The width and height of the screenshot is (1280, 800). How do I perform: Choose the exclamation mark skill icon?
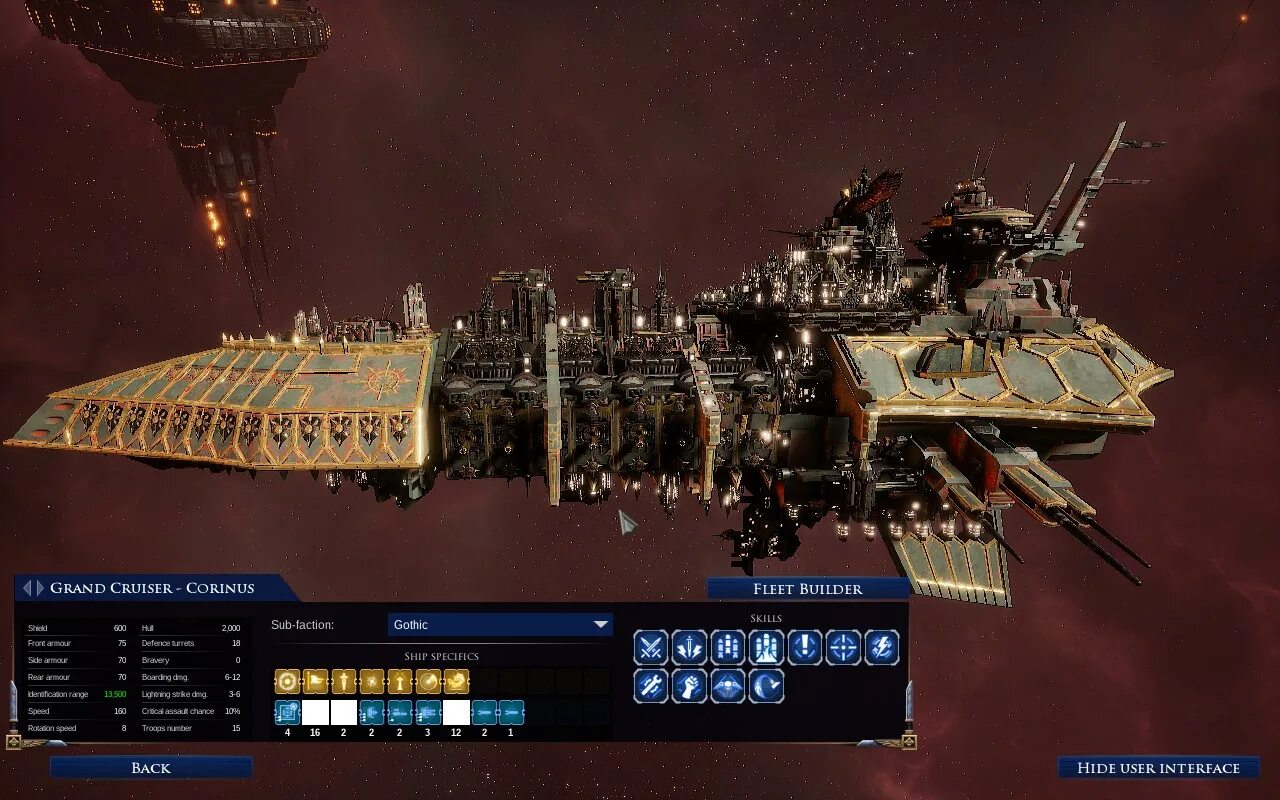point(804,648)
